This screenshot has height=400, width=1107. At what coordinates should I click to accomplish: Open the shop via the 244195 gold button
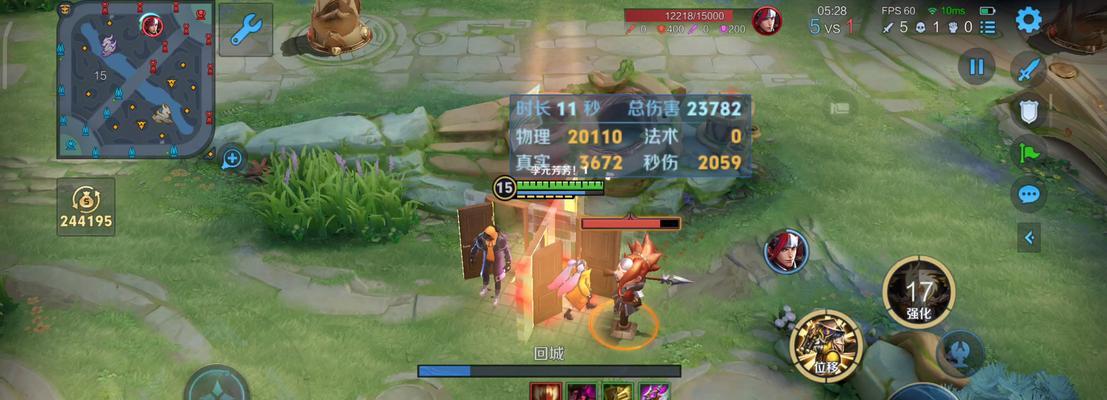click(x=85, y=207)
